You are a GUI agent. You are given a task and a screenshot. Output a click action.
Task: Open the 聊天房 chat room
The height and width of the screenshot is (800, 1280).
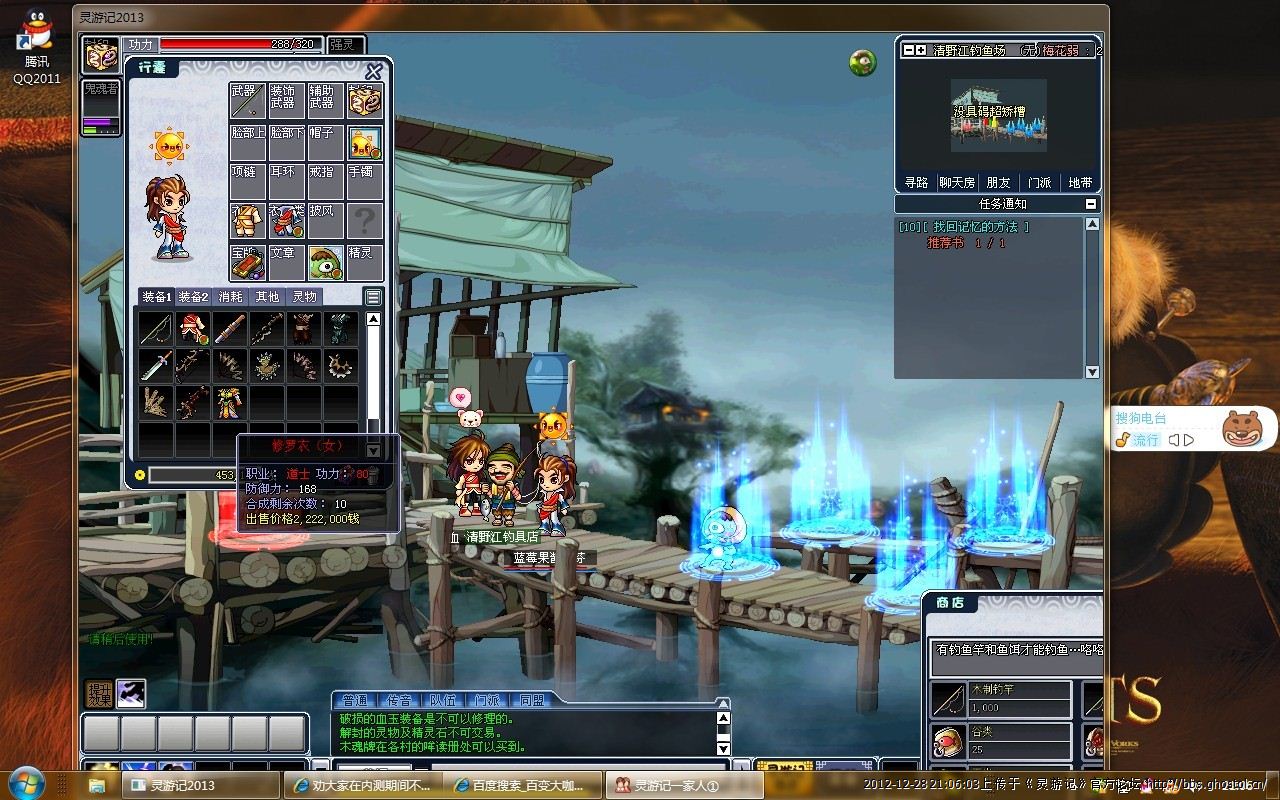click(957, 183)
